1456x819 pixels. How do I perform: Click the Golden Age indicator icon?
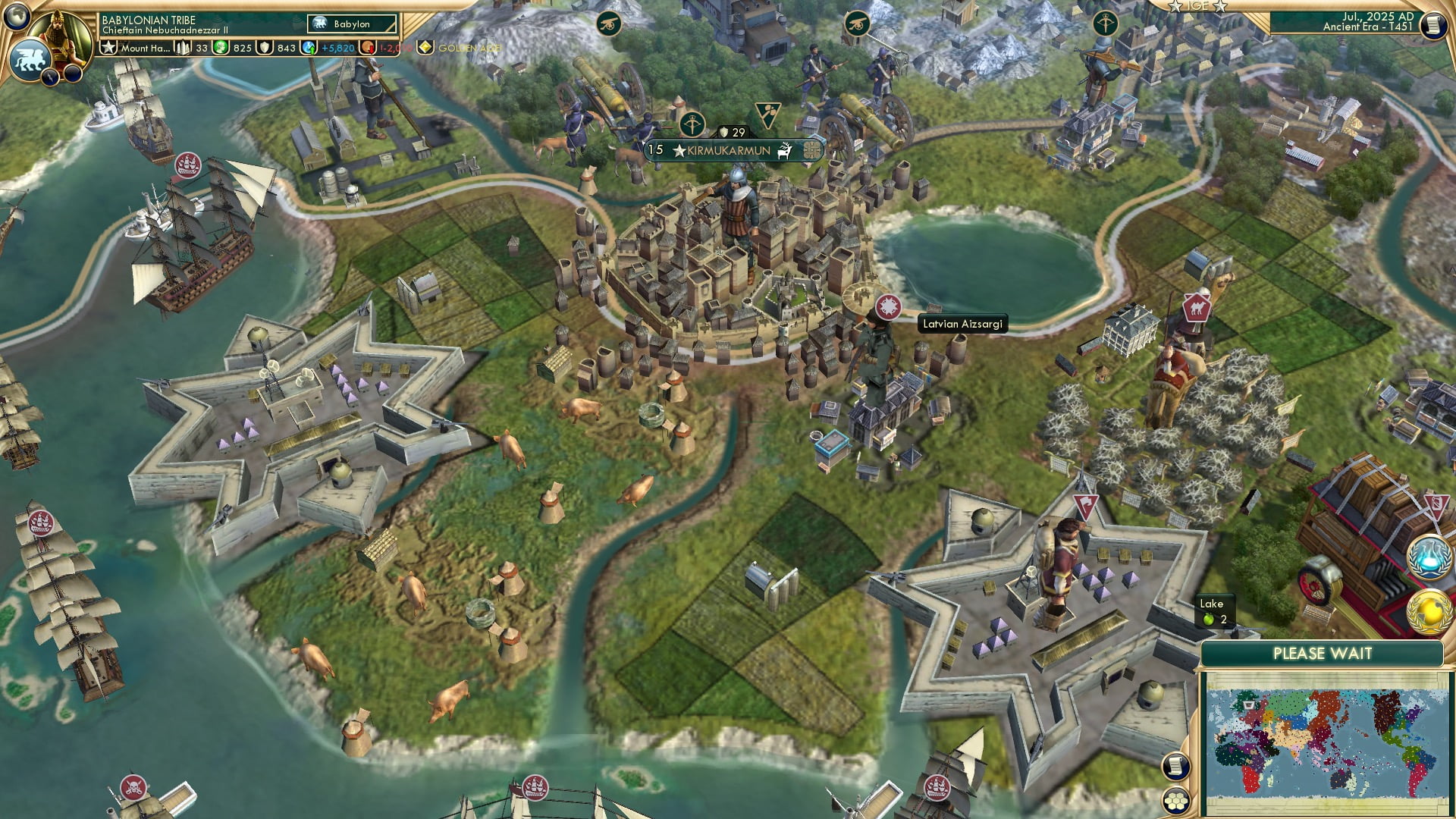(427, 48)
